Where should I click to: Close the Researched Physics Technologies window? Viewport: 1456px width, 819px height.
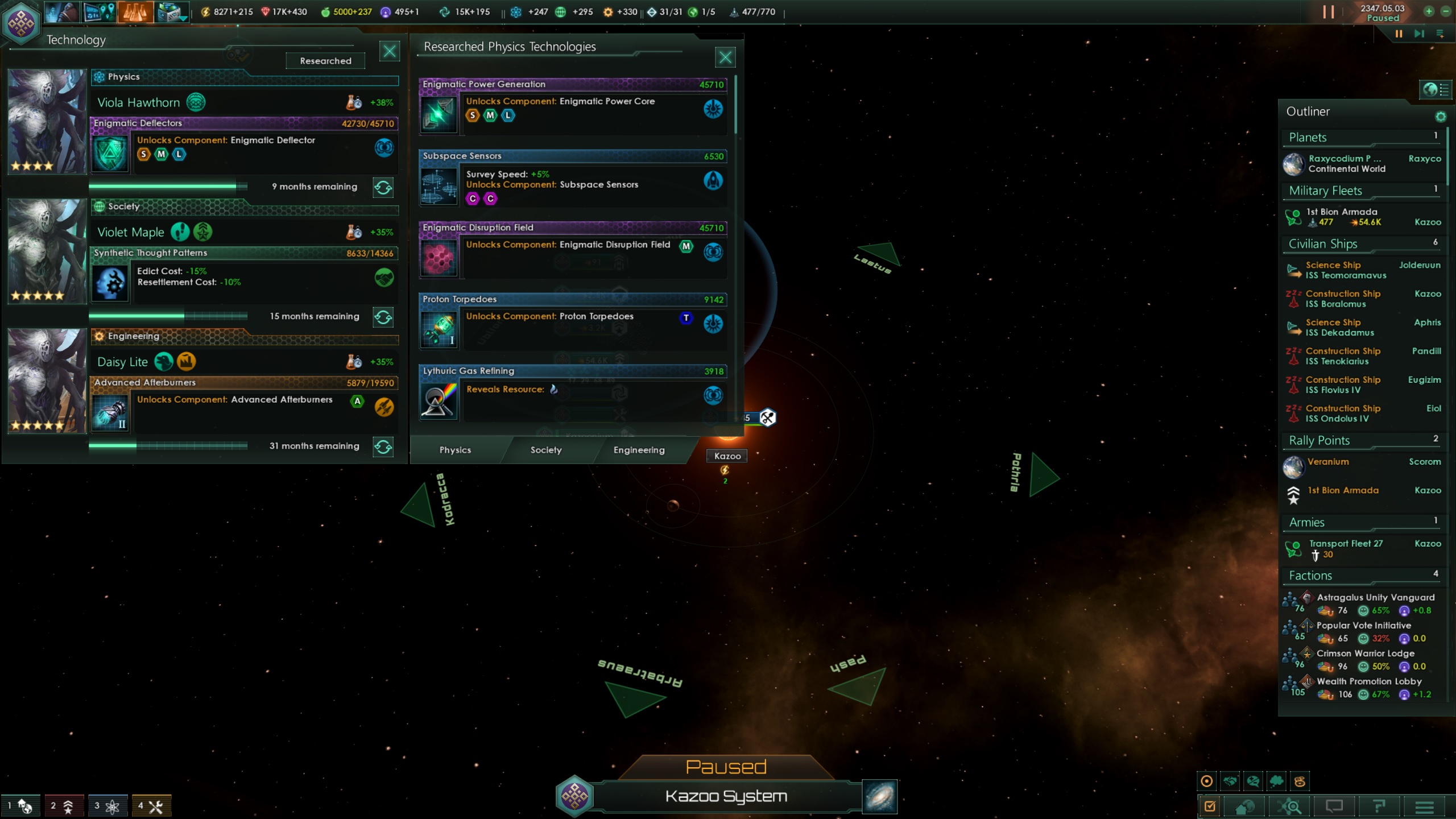click(725, 57)
